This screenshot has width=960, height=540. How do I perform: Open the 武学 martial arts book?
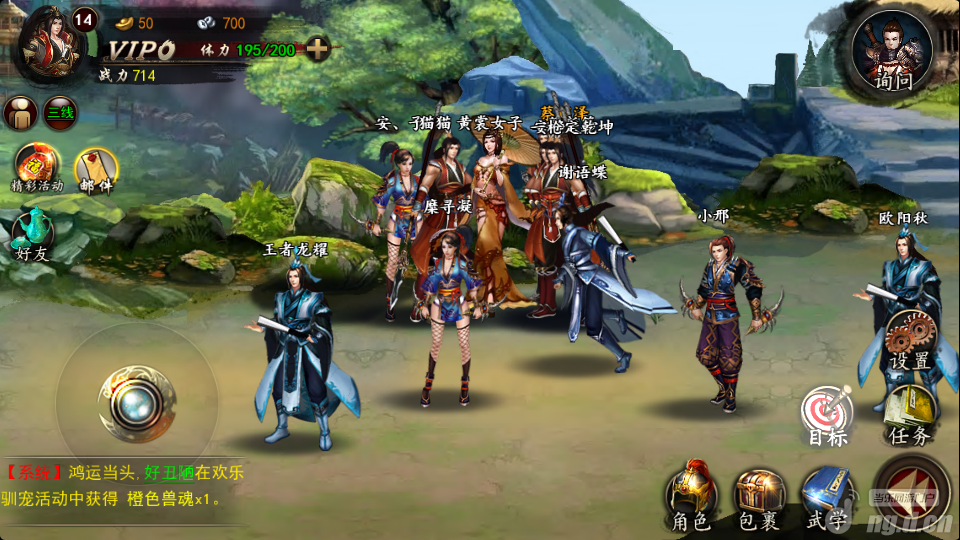click(827, 495)
